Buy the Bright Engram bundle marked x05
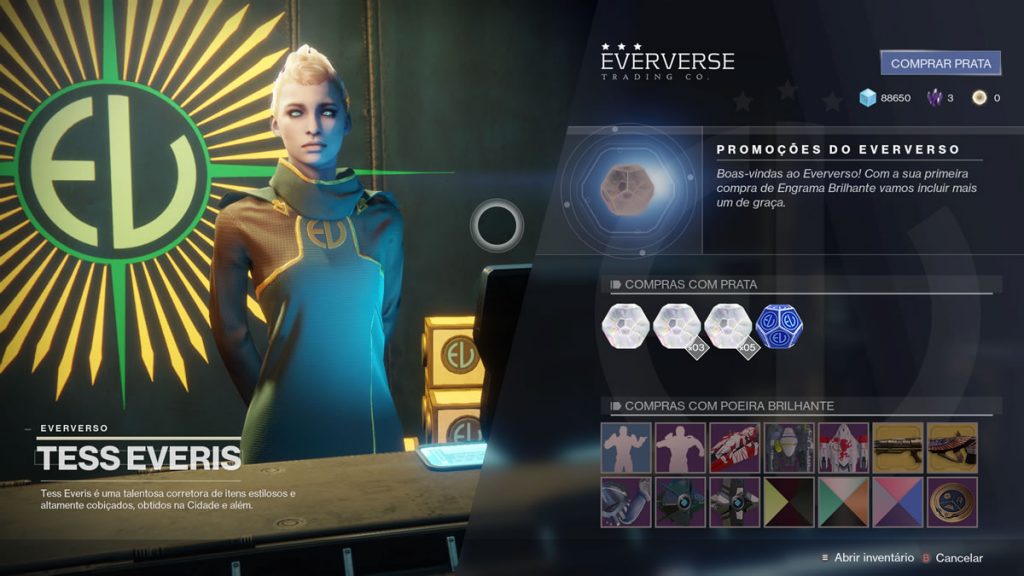Screen dimensions: 1024x576 point(730,326)
